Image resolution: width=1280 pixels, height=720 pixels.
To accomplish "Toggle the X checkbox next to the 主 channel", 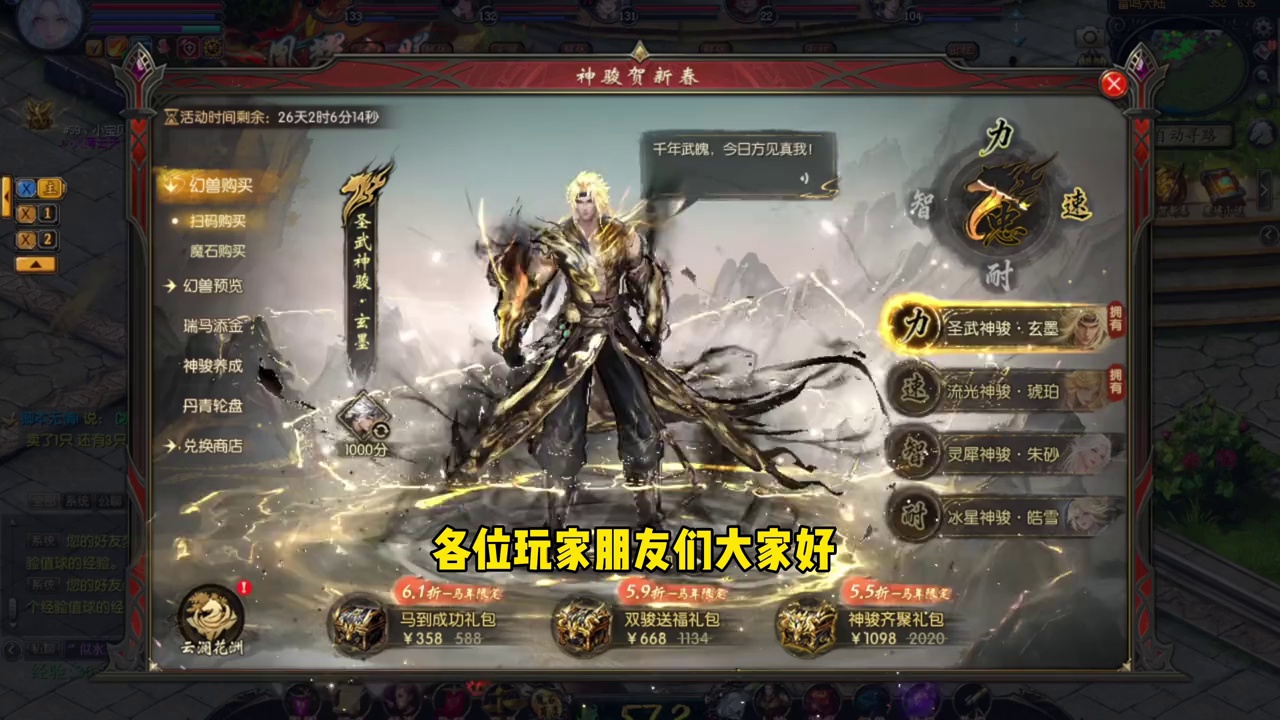I will 26,188.
